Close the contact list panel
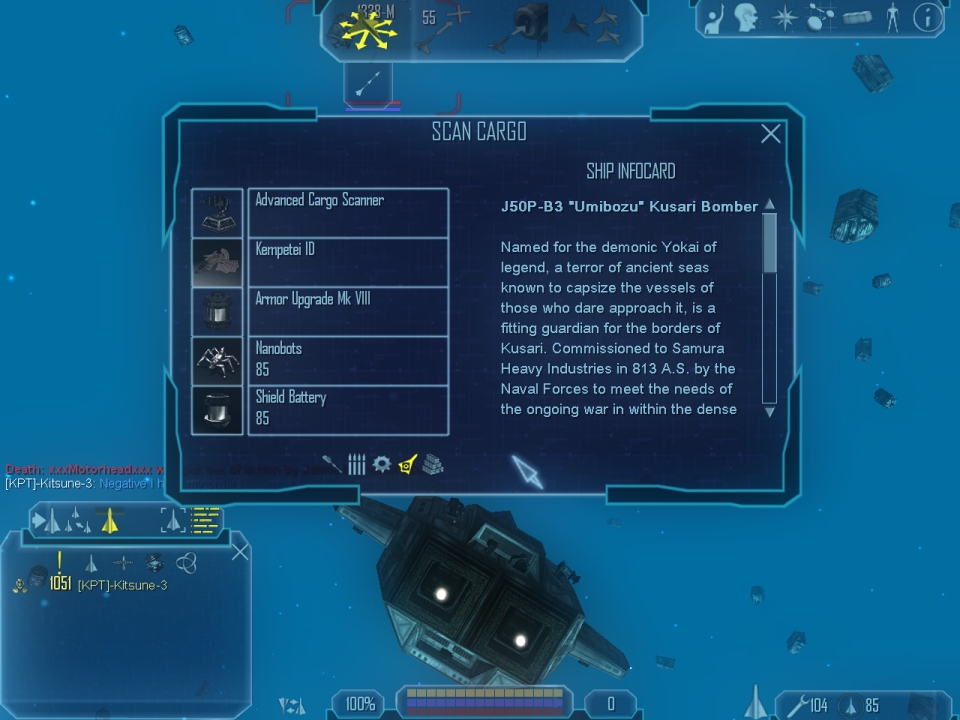This screenshot has width=960, height=720. coord(240,551)
